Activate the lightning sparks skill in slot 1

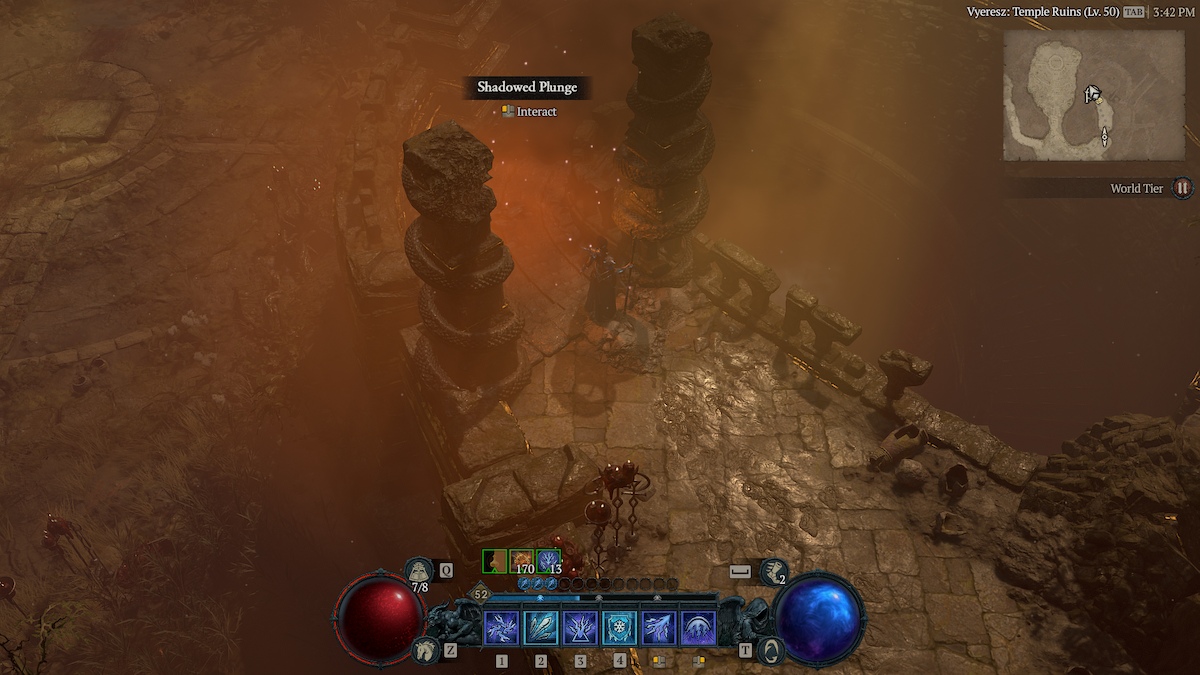click(501, 627)
